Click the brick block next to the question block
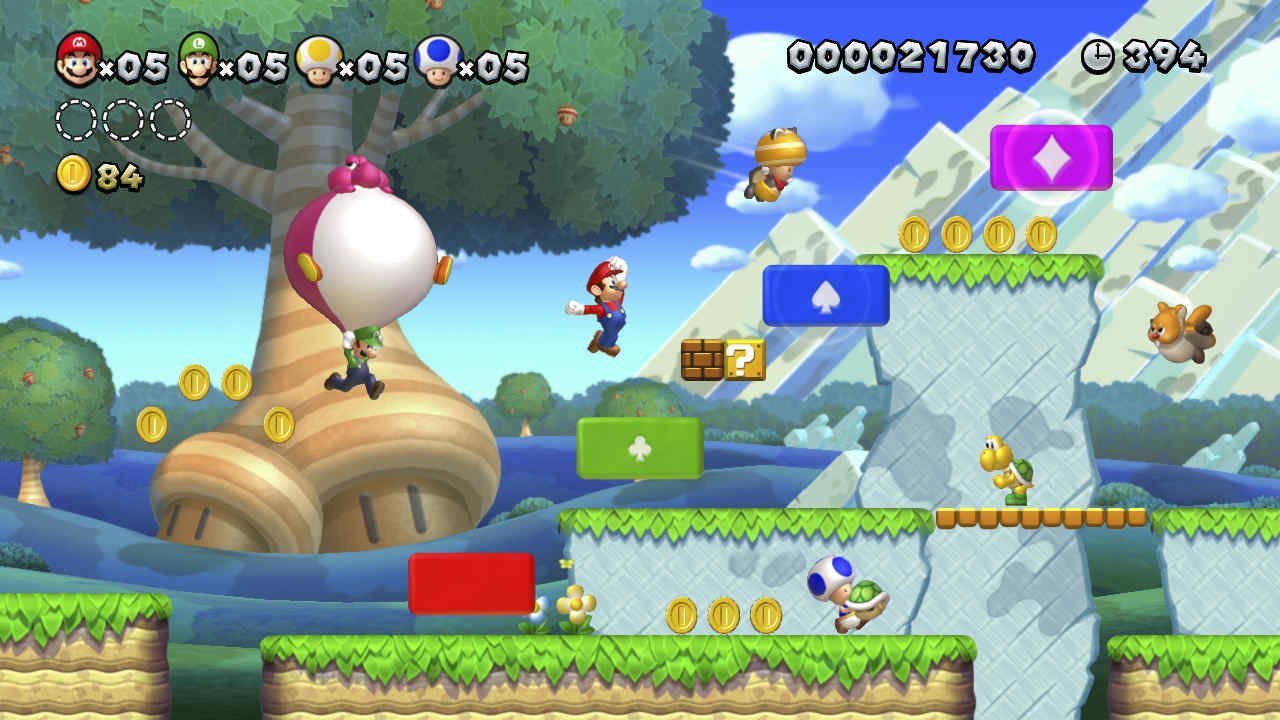 [x=702, y=360]
